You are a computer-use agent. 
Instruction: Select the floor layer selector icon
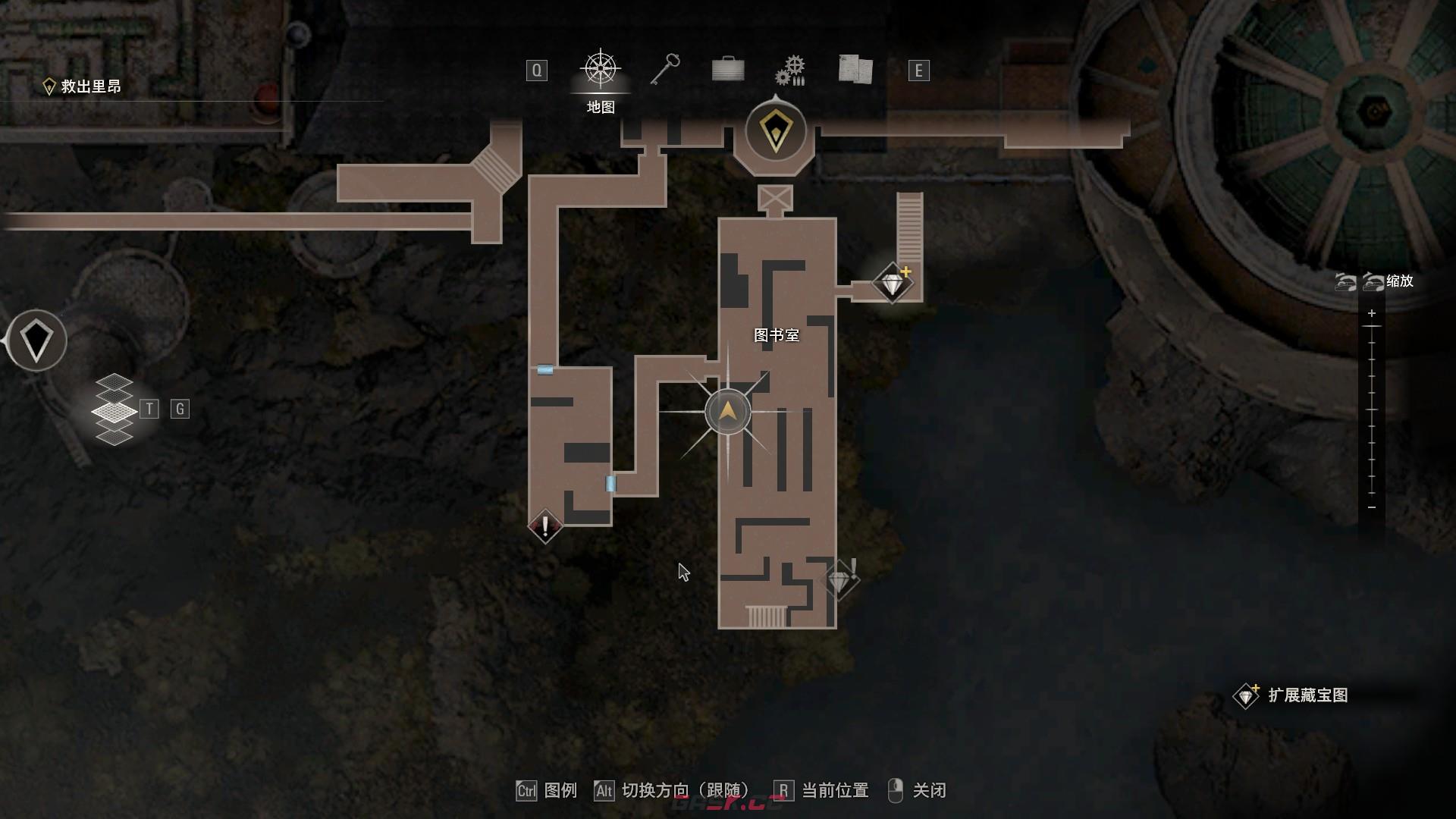(x=114, y=409)
